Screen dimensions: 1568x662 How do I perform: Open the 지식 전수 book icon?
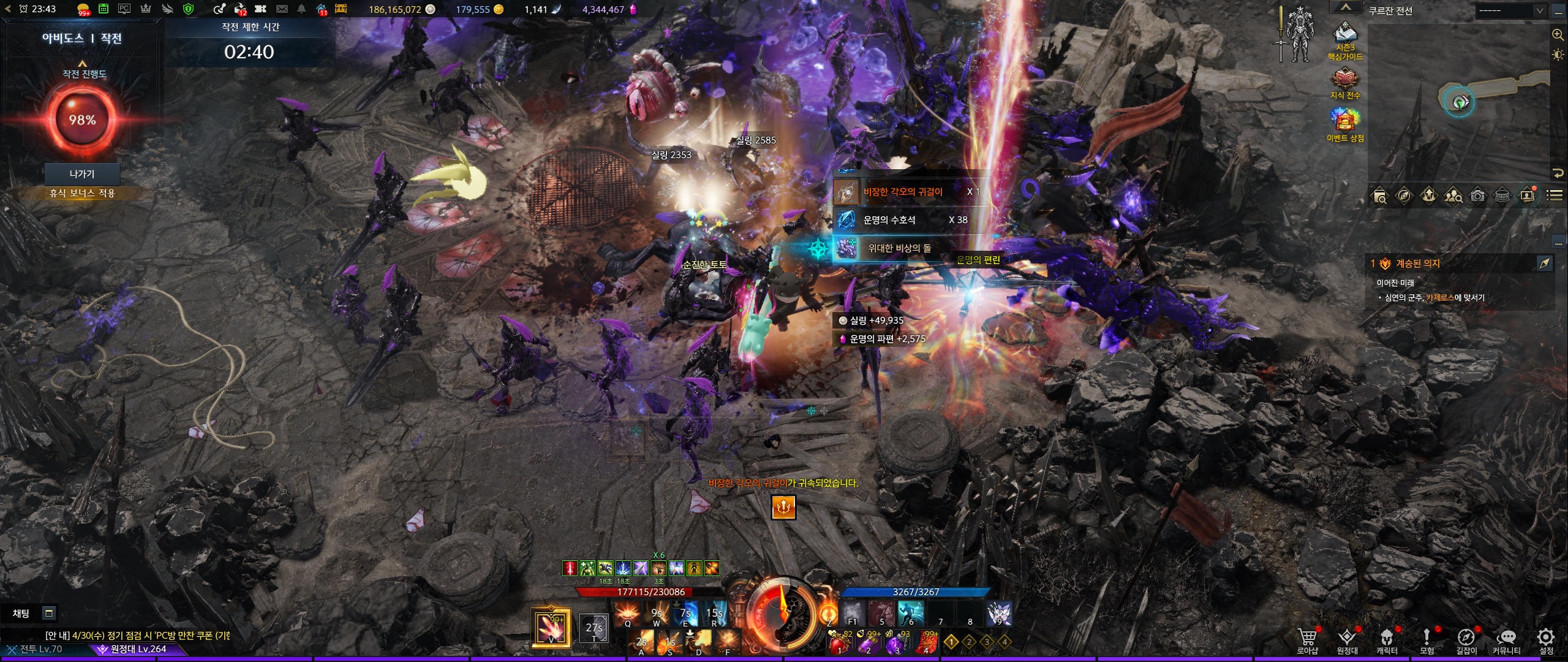tap(1345, 83)
